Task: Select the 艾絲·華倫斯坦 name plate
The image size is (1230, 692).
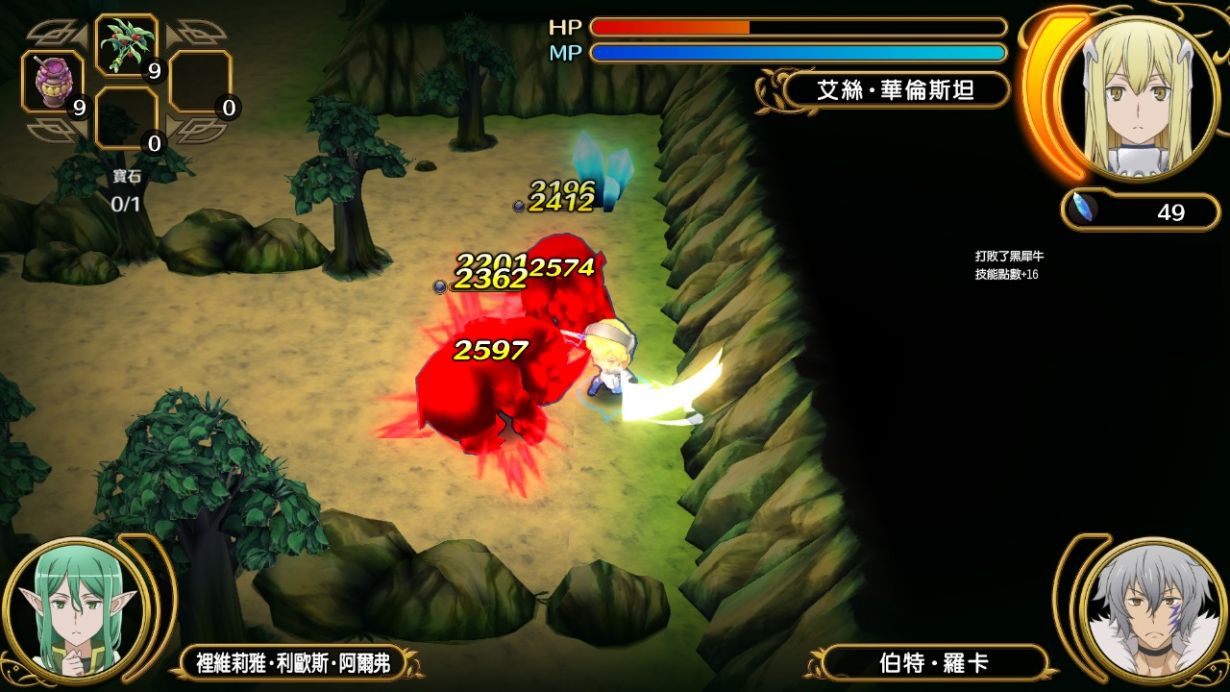Action: click(x=896, y=91)
